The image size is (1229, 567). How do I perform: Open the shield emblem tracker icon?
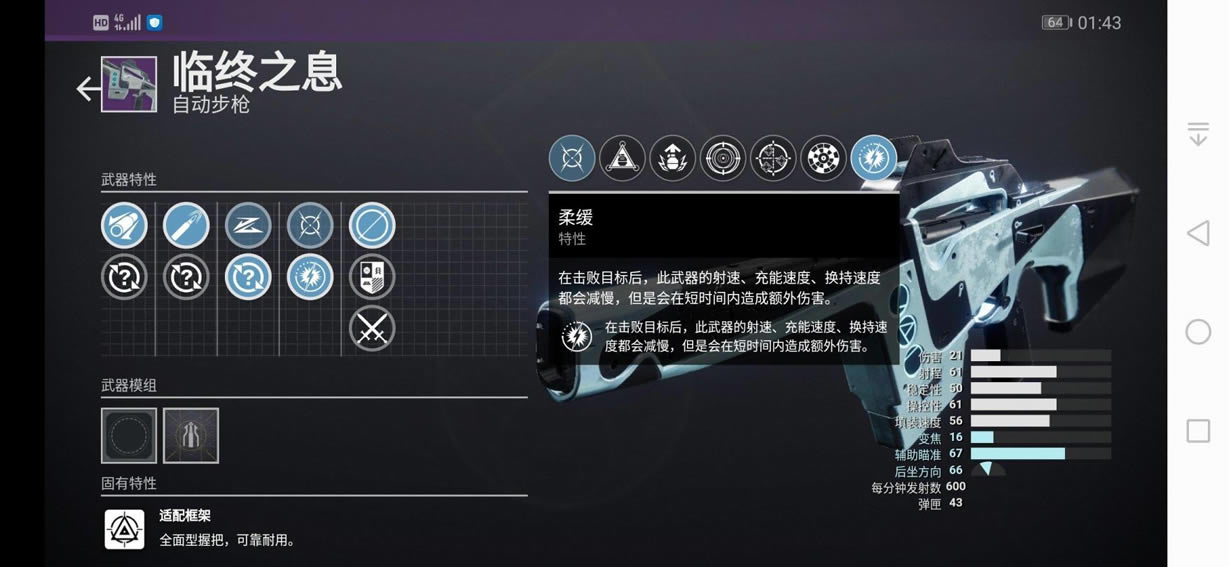372,277
